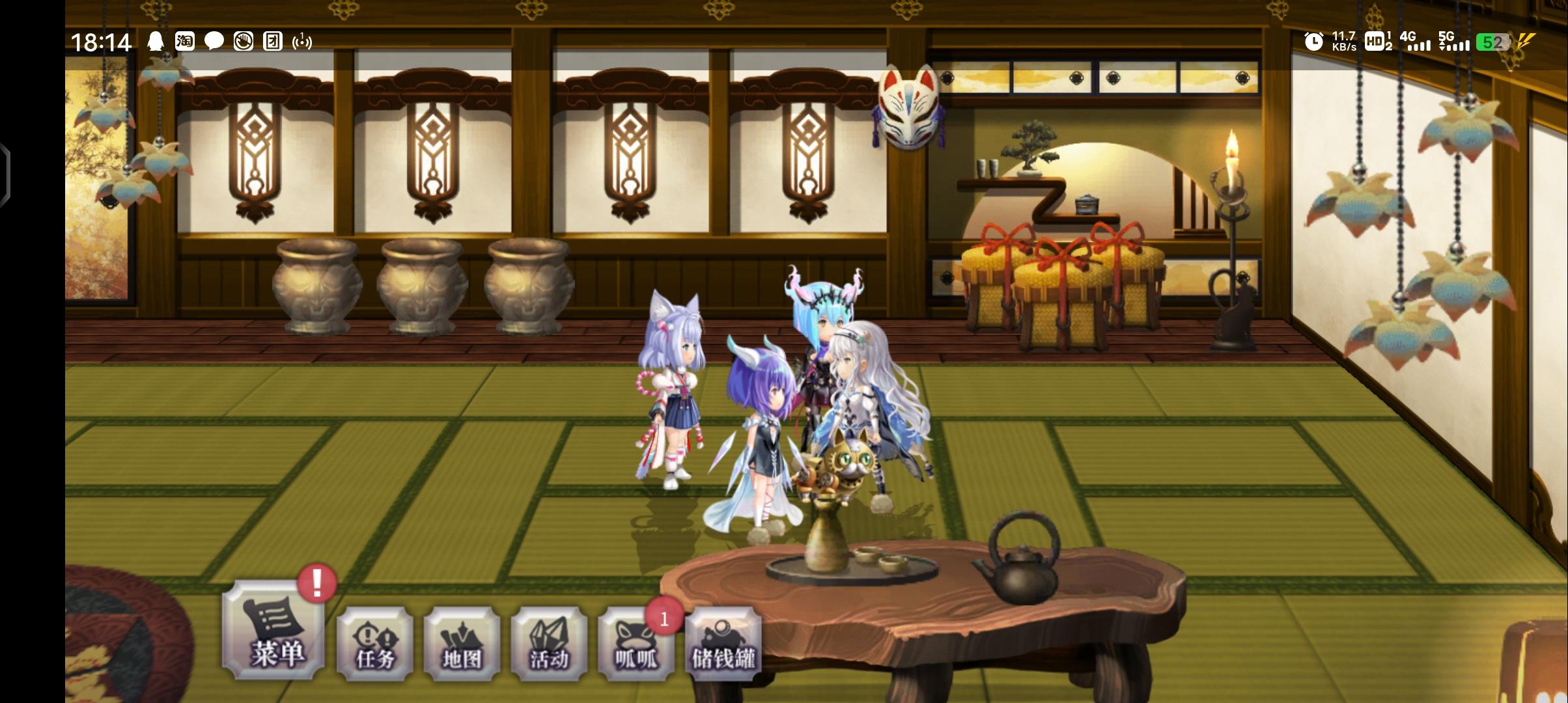This screenshot has width=1568, height=703.
Task: Tap the QQ penguin icon in status bar
Action: (x=154, y=42)
